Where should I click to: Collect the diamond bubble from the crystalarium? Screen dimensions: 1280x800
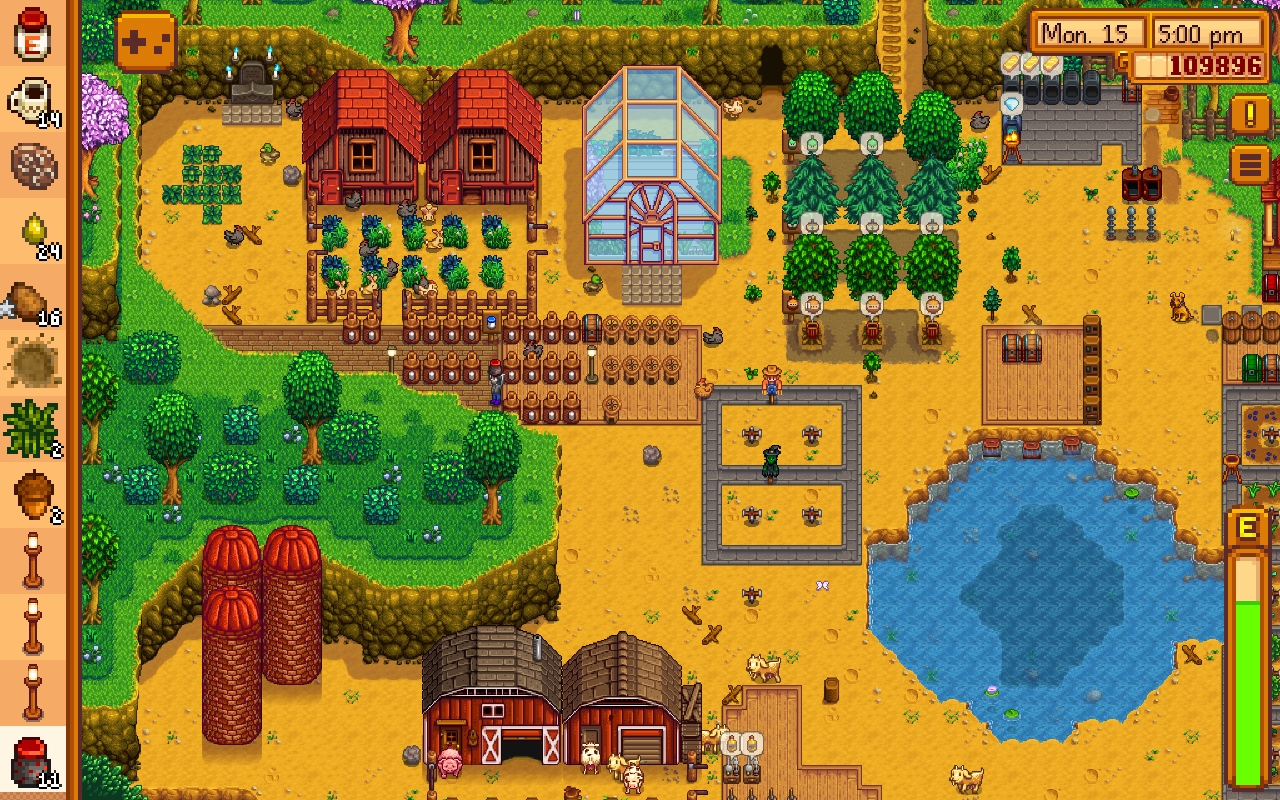[x=1010, y=102]
